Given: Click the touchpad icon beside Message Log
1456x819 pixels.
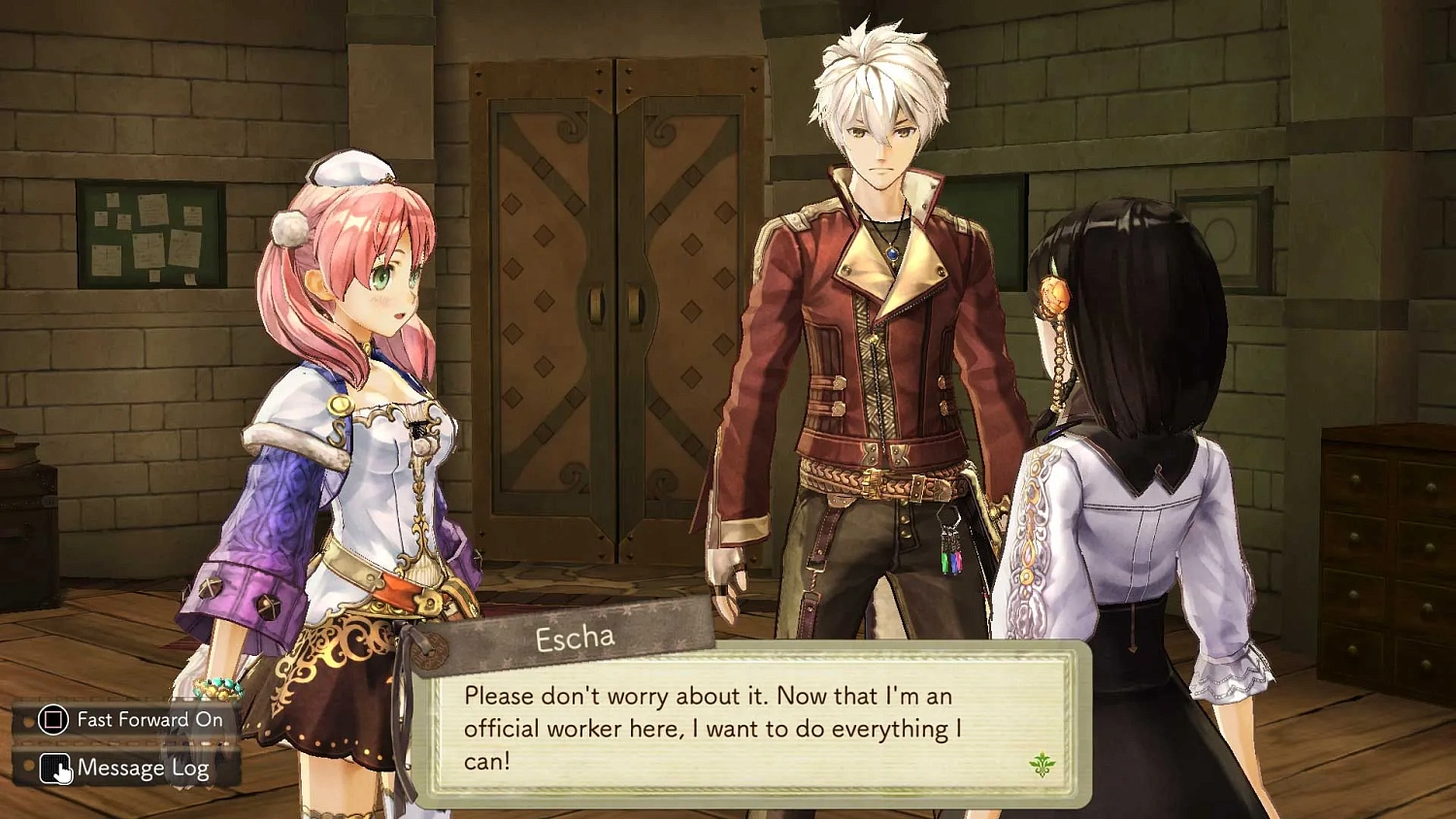Looking at the screenshot, I should pos(56,767).
